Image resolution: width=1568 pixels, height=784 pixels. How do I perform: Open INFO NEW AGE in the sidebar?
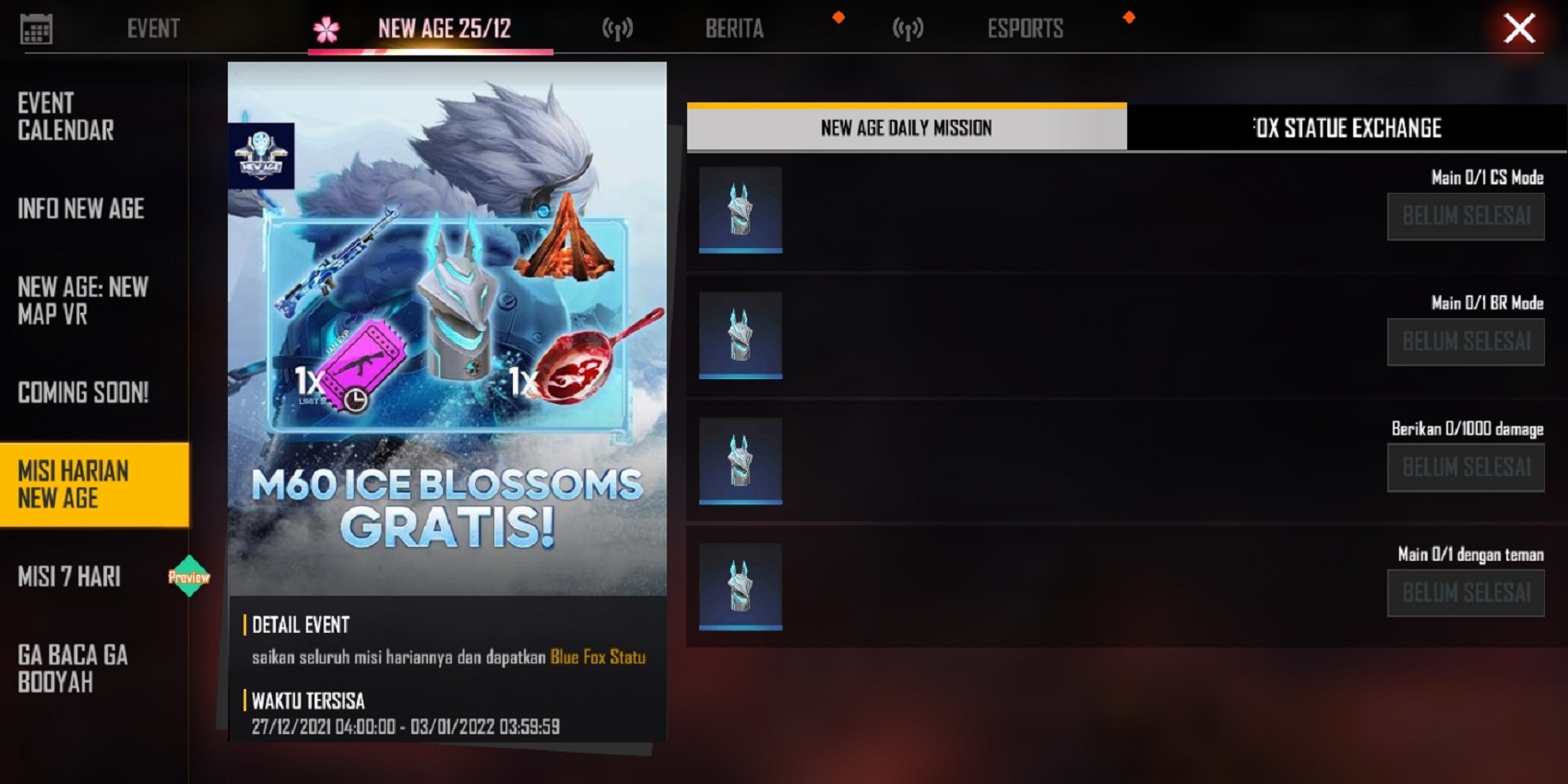click(x=80, y=209)
